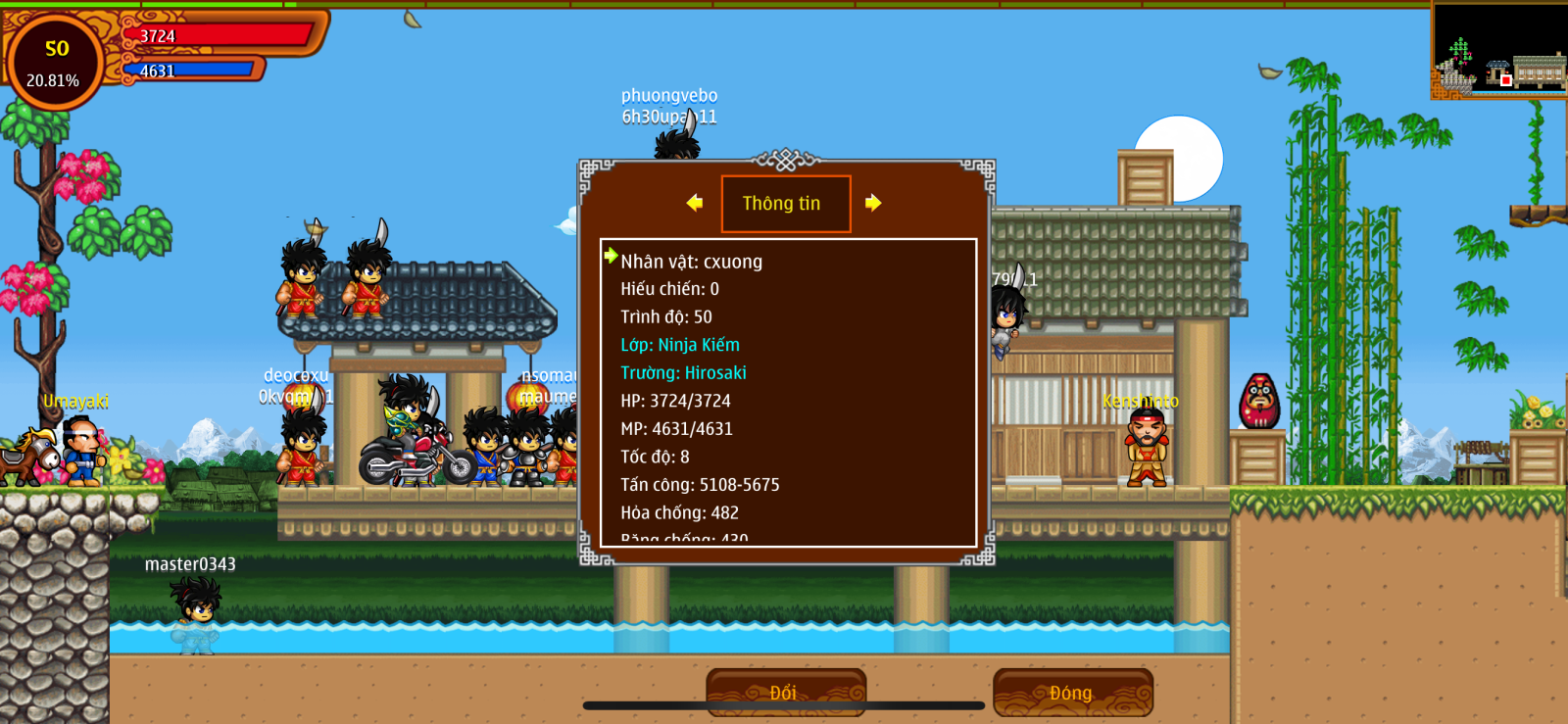Choose the Trường: Hirosaki row
The height and width of the screenshot is (724, 1568).
pyautogui.click(x=683, y=373)
